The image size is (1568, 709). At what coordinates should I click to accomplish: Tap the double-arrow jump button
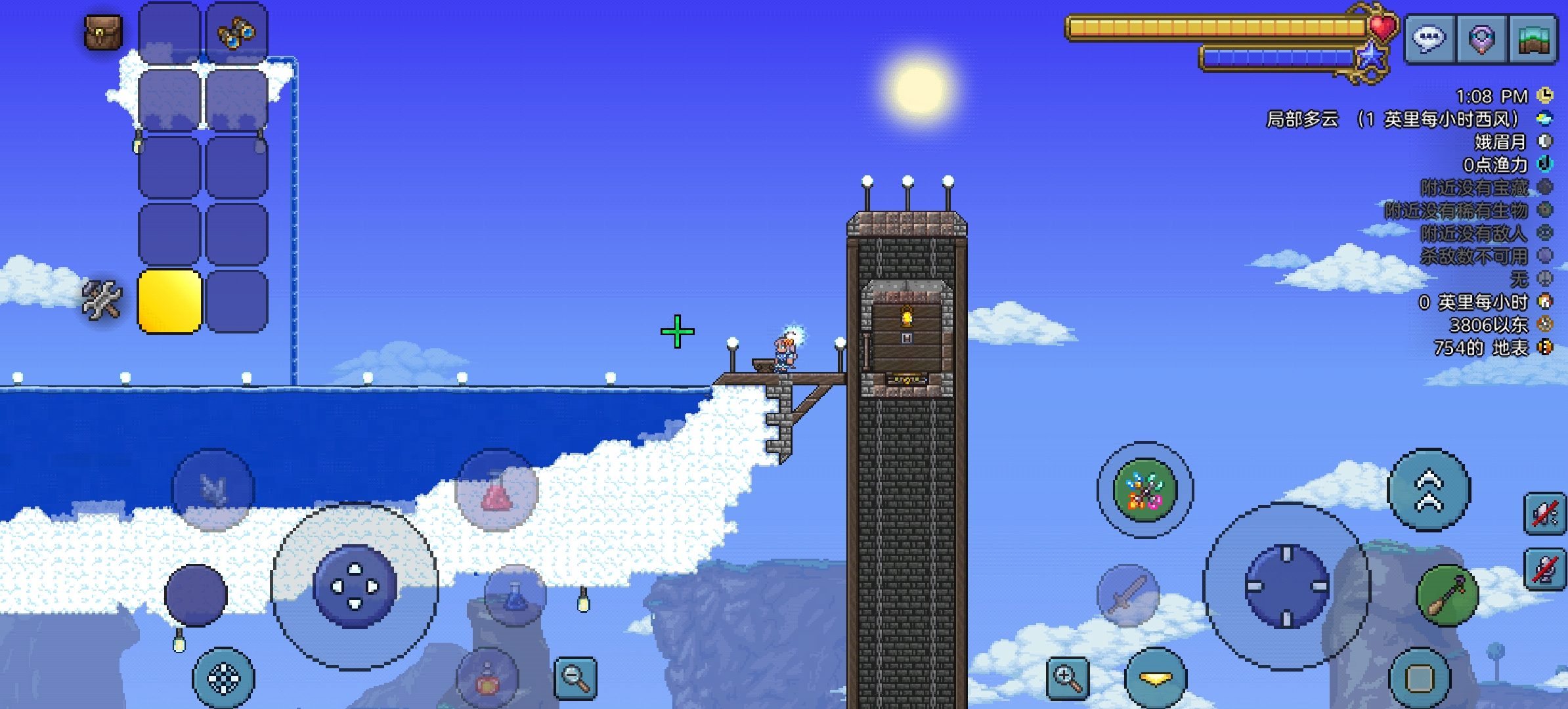(1429, 490)
